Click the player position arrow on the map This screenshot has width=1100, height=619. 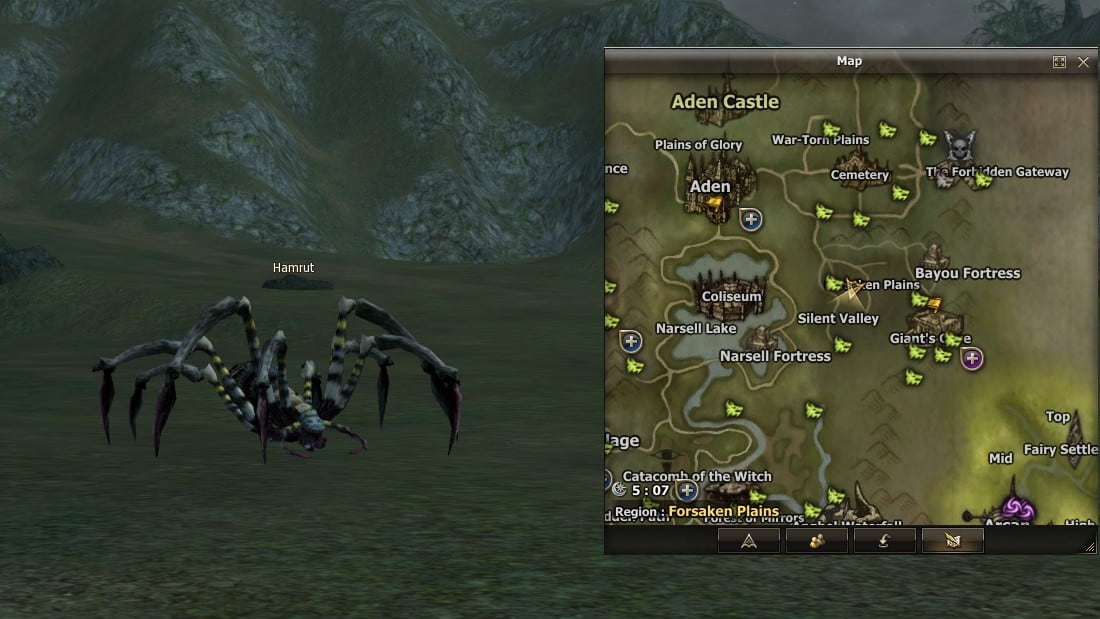pyautogui.click(x=853, y=291)
